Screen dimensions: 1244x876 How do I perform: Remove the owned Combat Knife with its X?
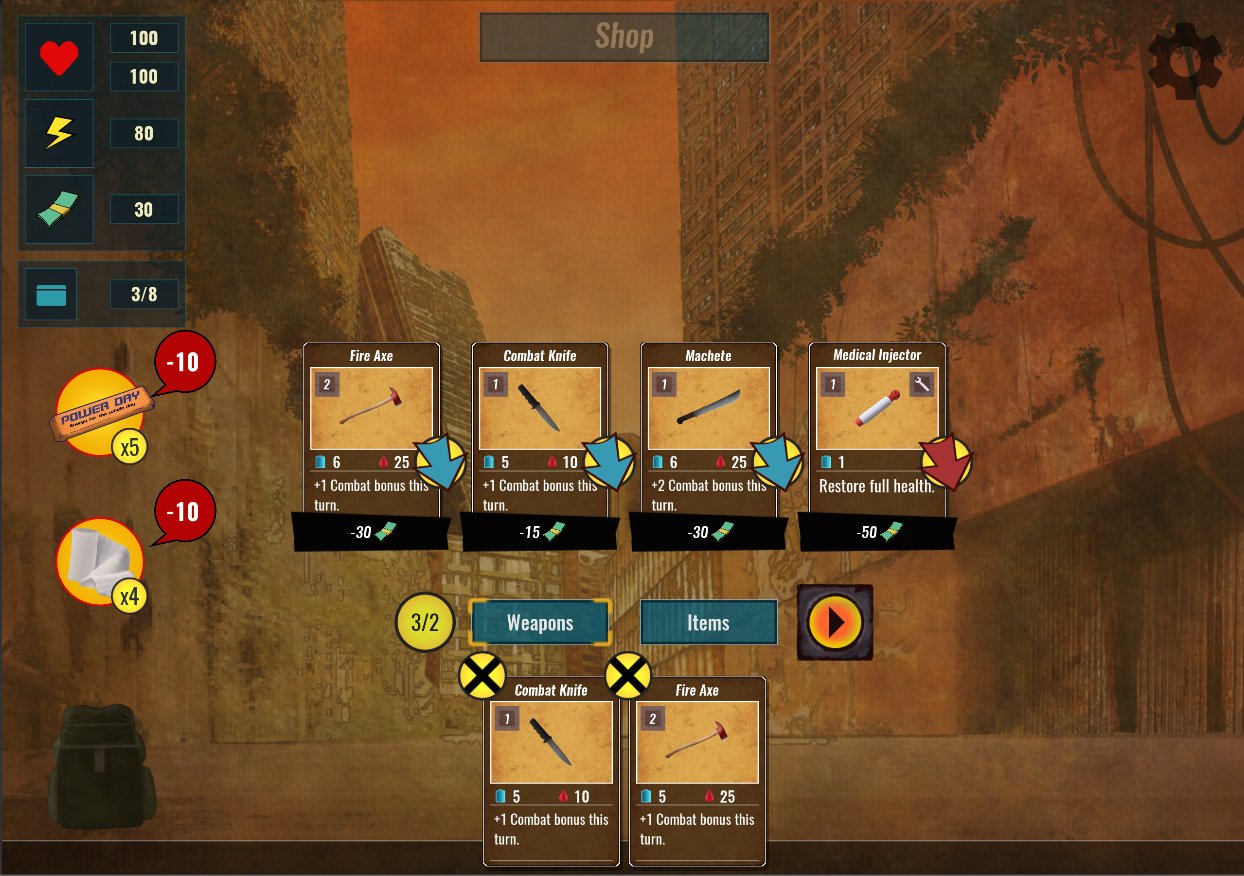click(482, 677)
